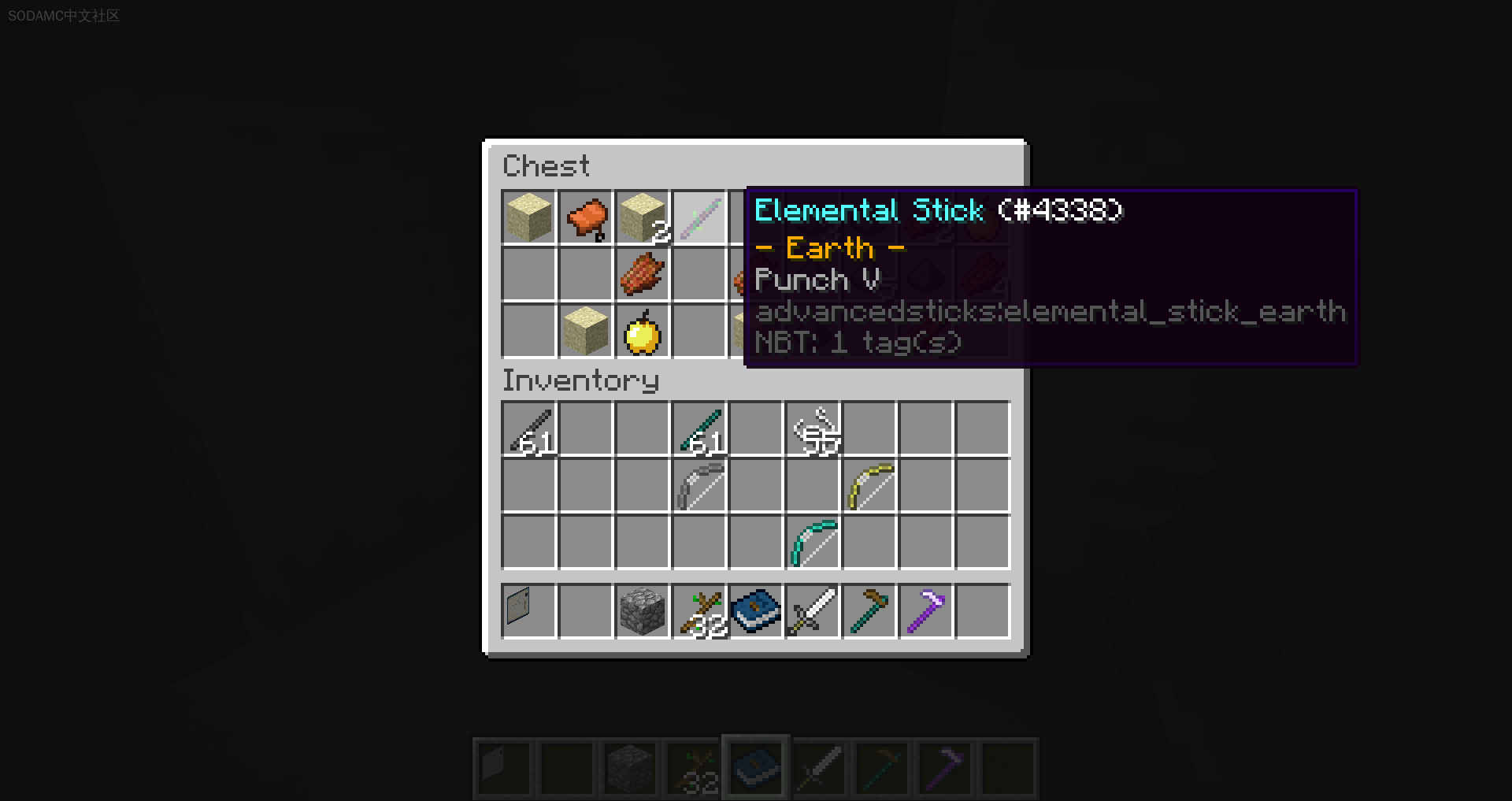The image size is (1512, 801).
Task: Pick up the cyan diamond bow
Action: click(x=813, y=543)
